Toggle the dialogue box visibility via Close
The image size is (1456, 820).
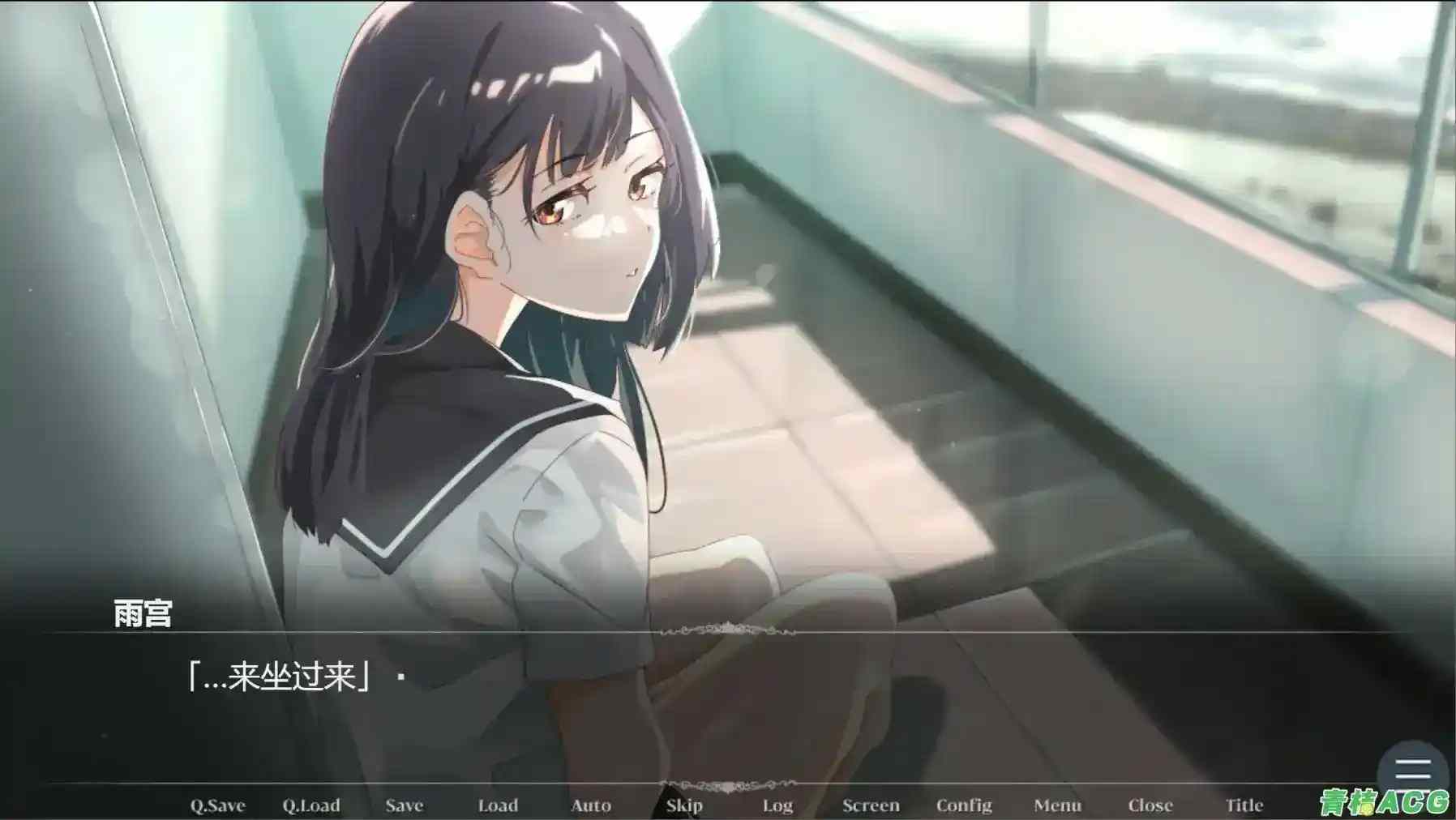[x=1150, y=805]
